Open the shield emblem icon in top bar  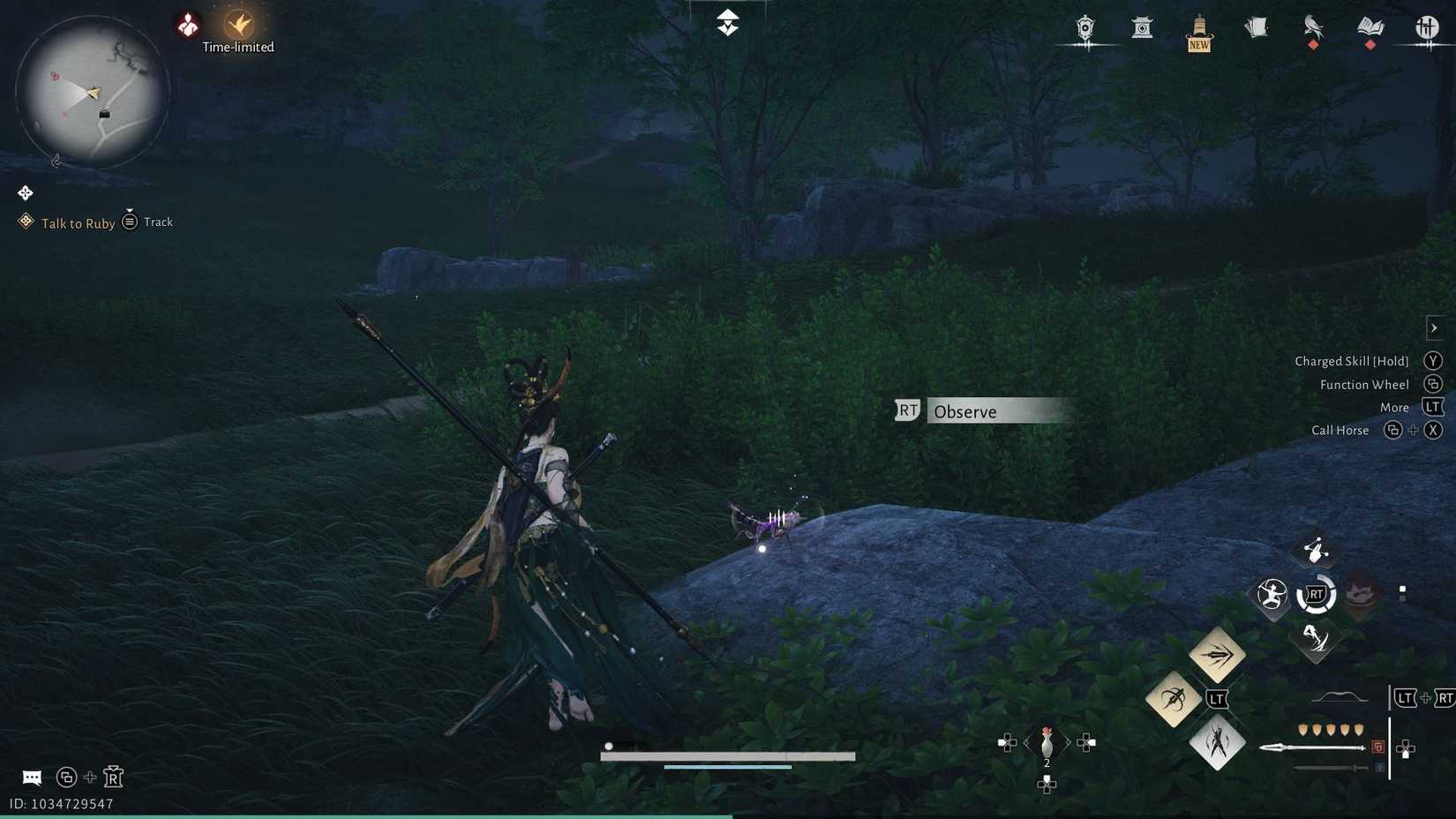point(1084,28)
